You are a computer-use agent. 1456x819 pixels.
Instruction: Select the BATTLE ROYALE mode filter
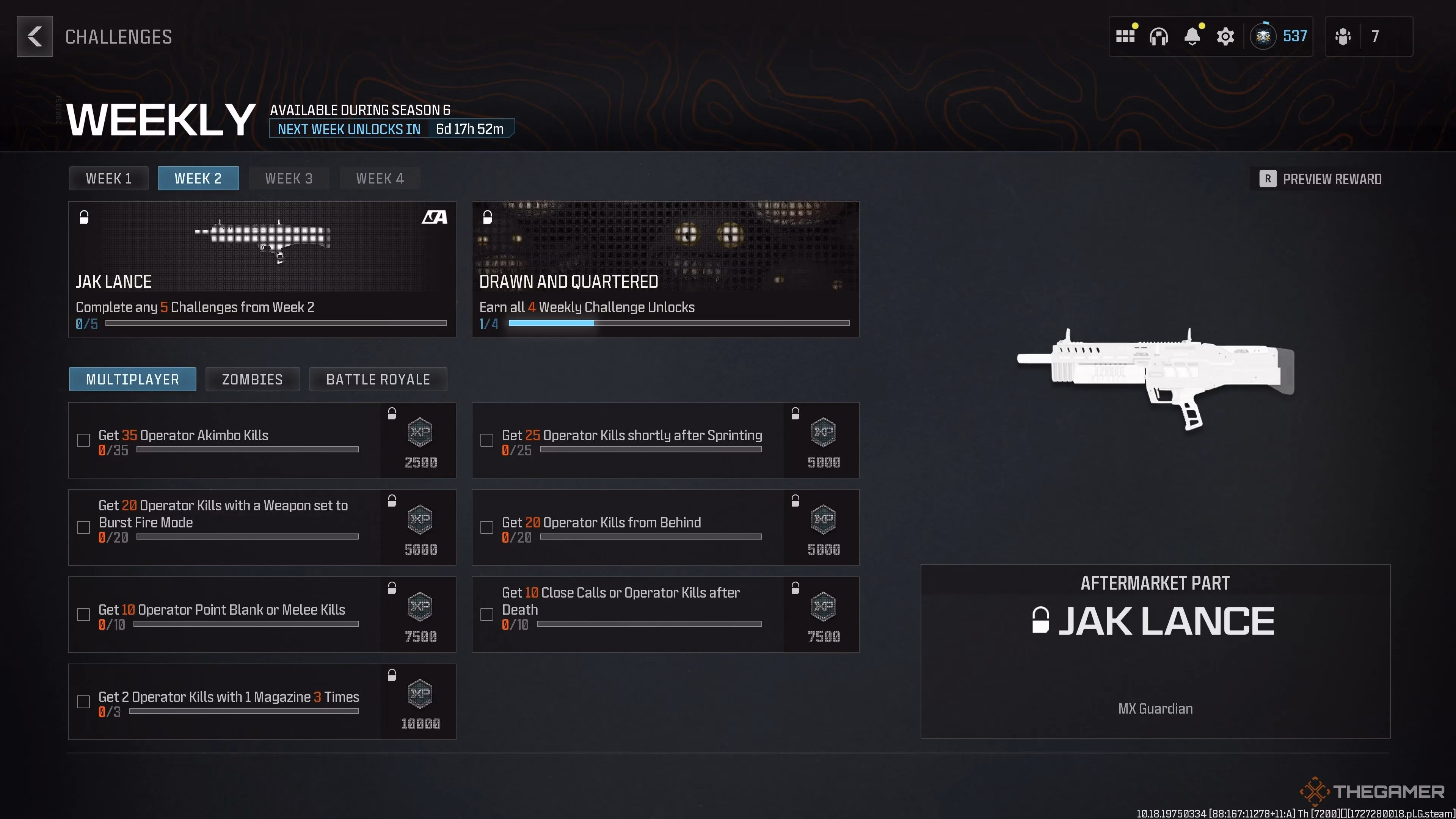coord(378,379)
